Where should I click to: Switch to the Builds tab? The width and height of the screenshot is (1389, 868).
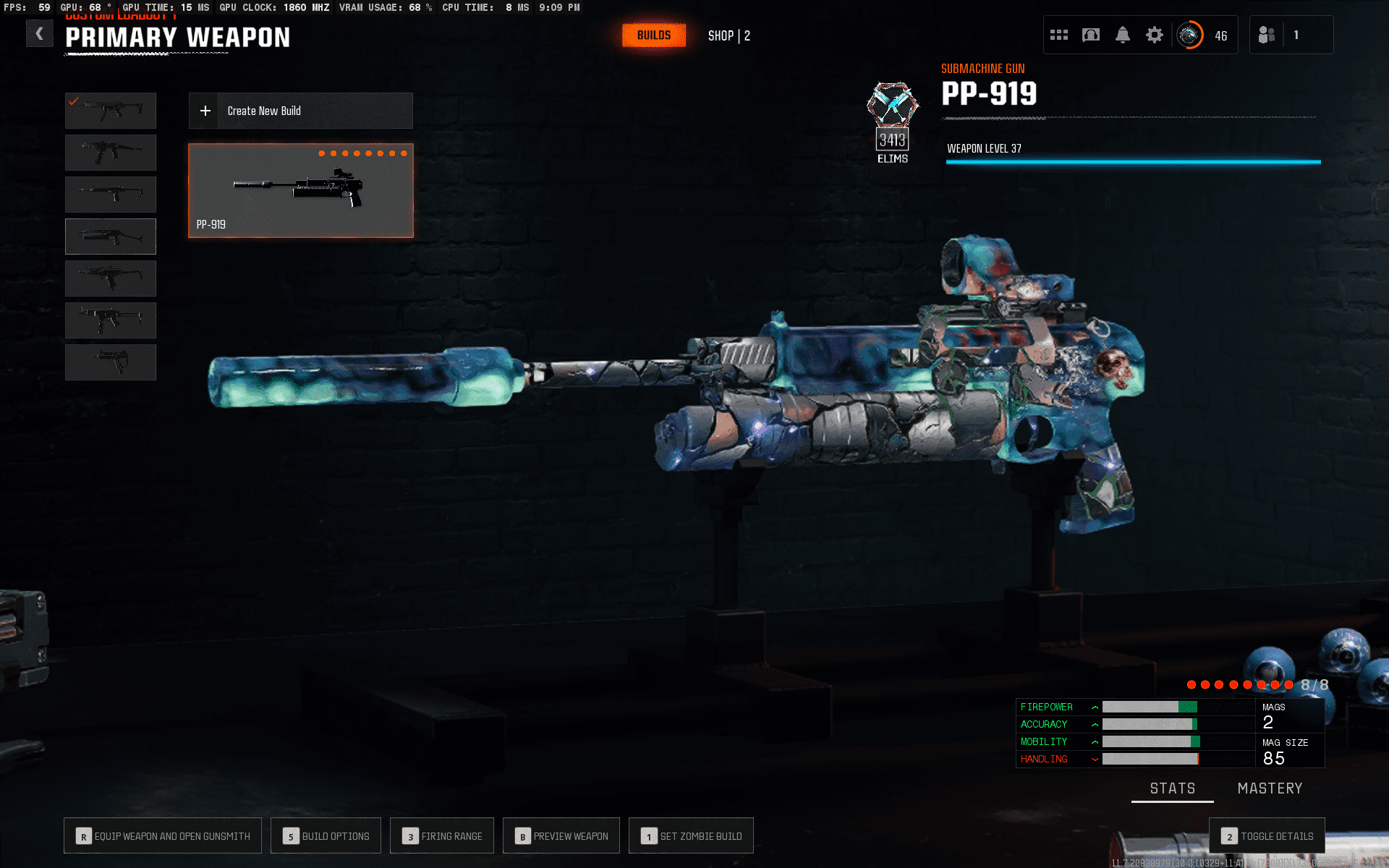tap(654, 35)
